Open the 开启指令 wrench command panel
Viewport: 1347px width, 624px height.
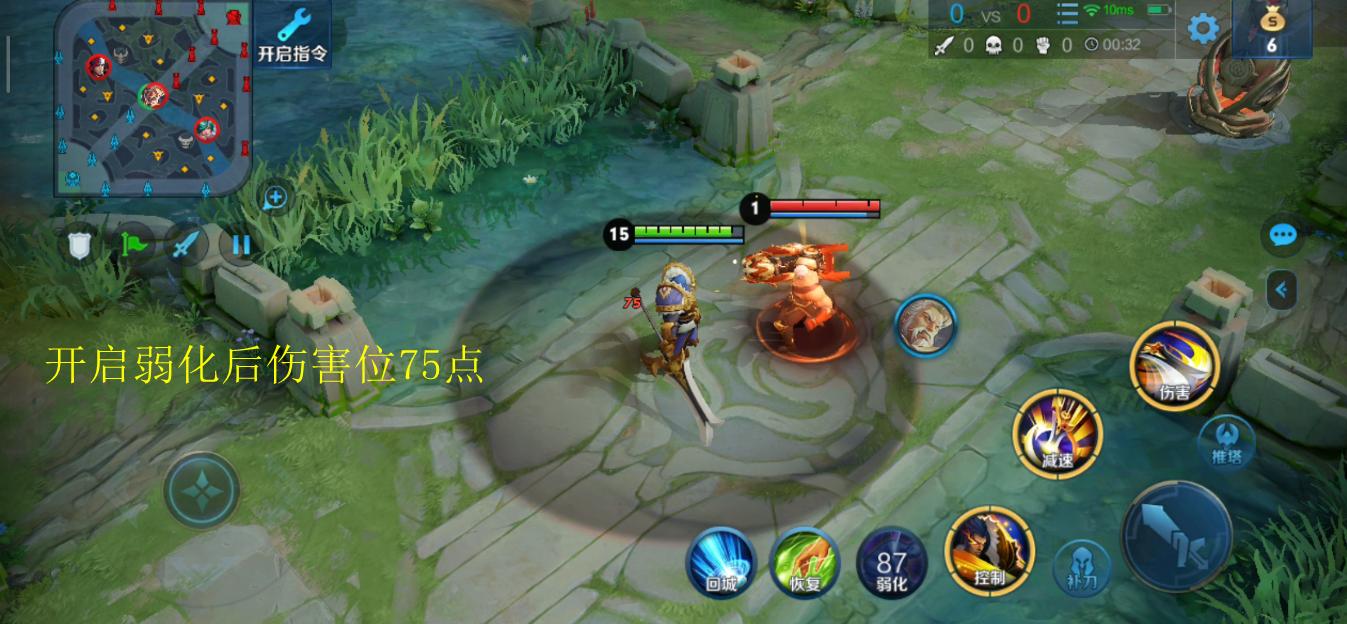(293, 34)
